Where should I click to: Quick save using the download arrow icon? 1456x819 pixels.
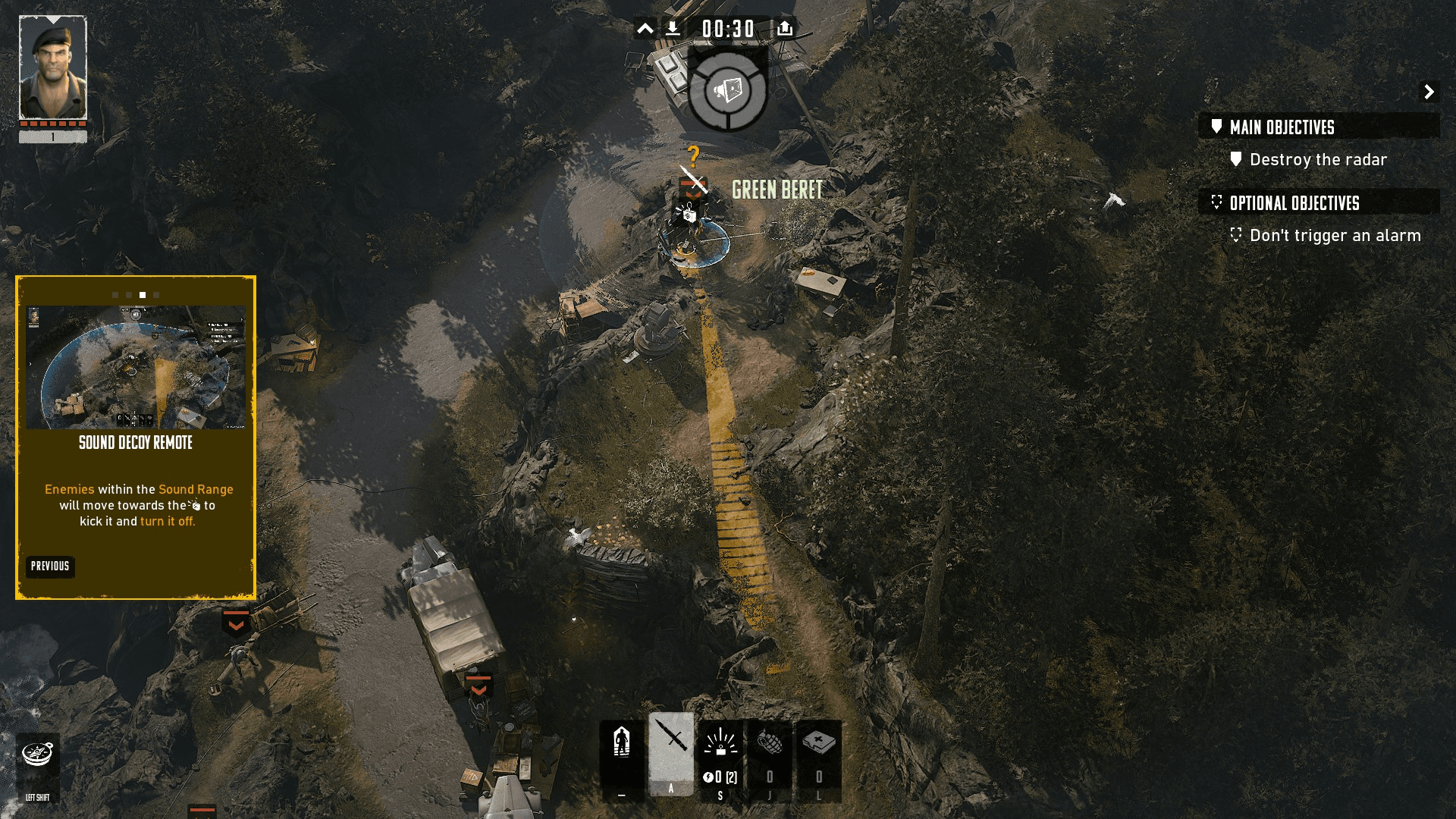click(673, 29)
